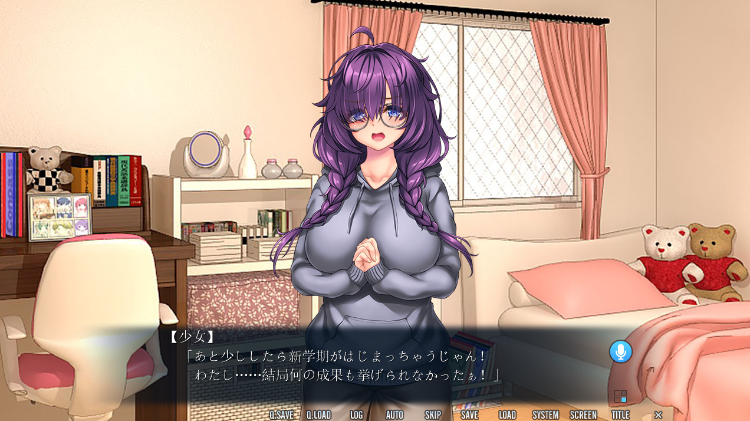Return to the TITLE screen
Screen dimensions: 750x421
621,414
